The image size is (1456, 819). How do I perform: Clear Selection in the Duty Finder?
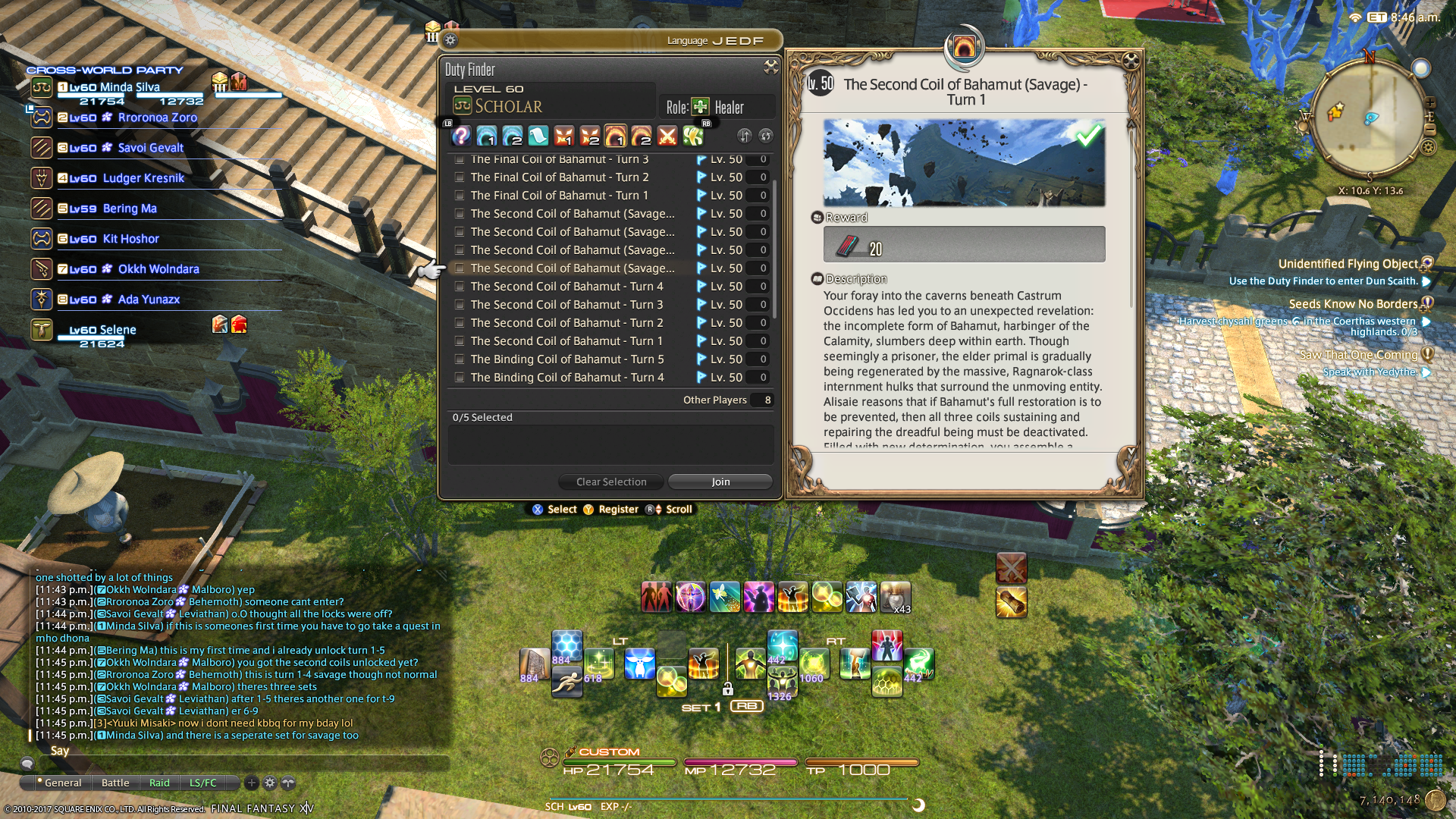[610, 482]
